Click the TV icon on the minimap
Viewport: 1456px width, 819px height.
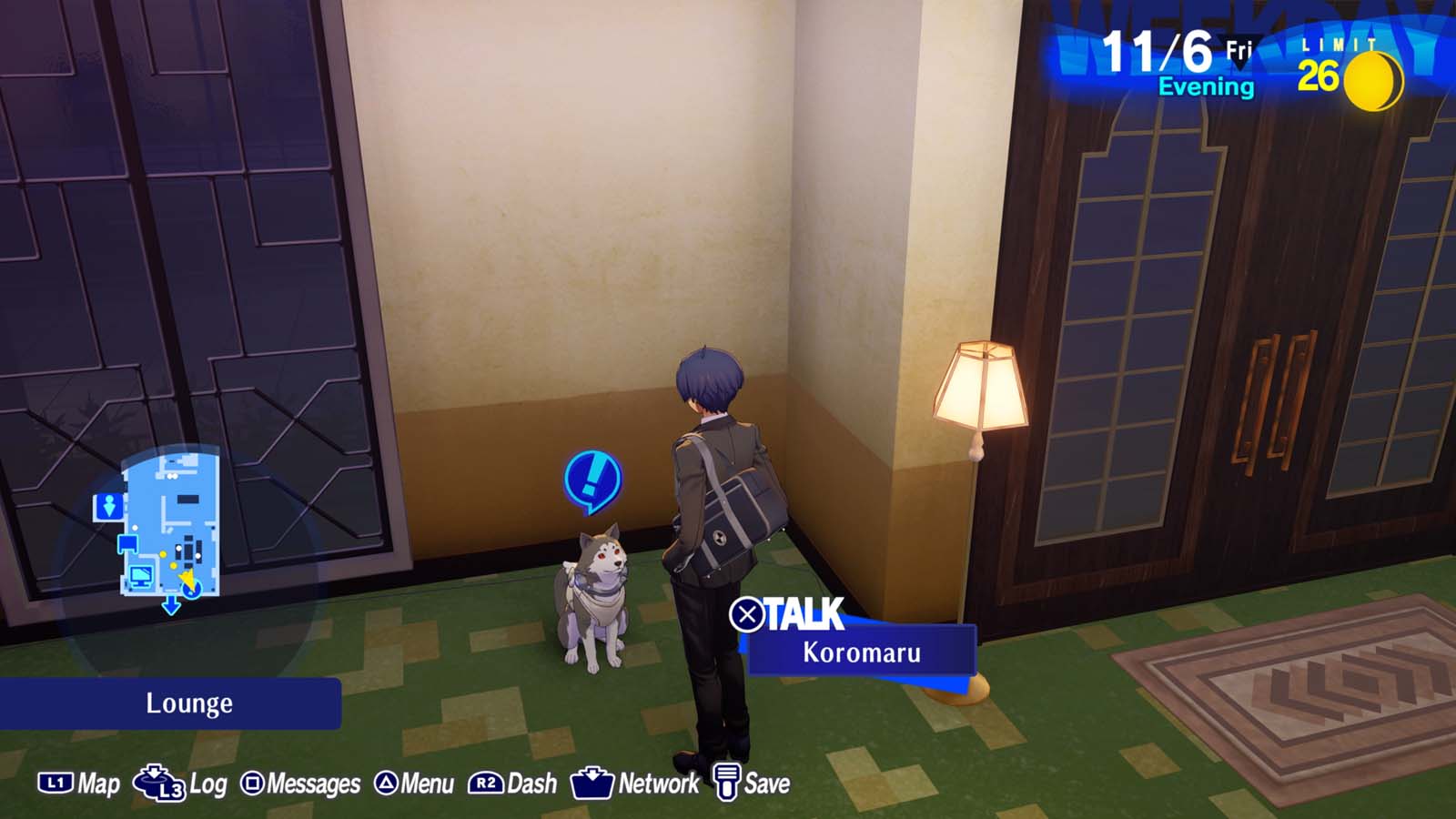[x=141, y=576]
